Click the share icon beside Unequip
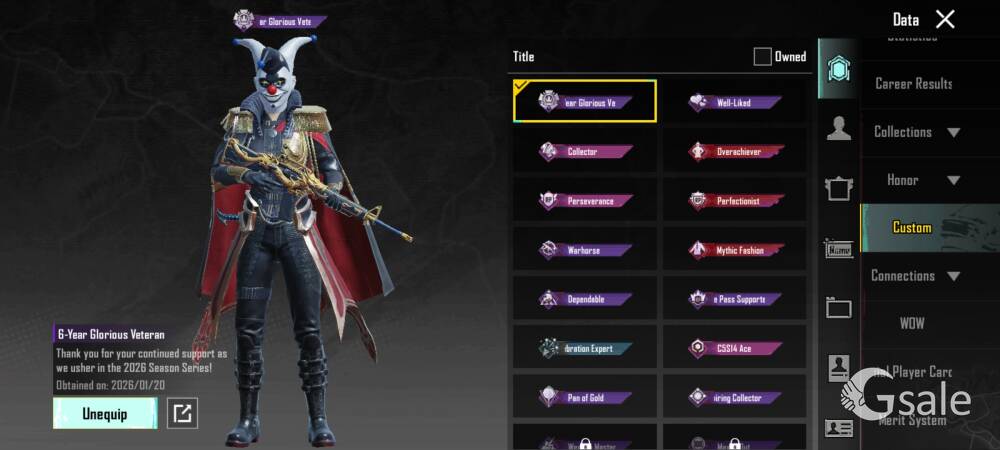 tap(182, 413)
